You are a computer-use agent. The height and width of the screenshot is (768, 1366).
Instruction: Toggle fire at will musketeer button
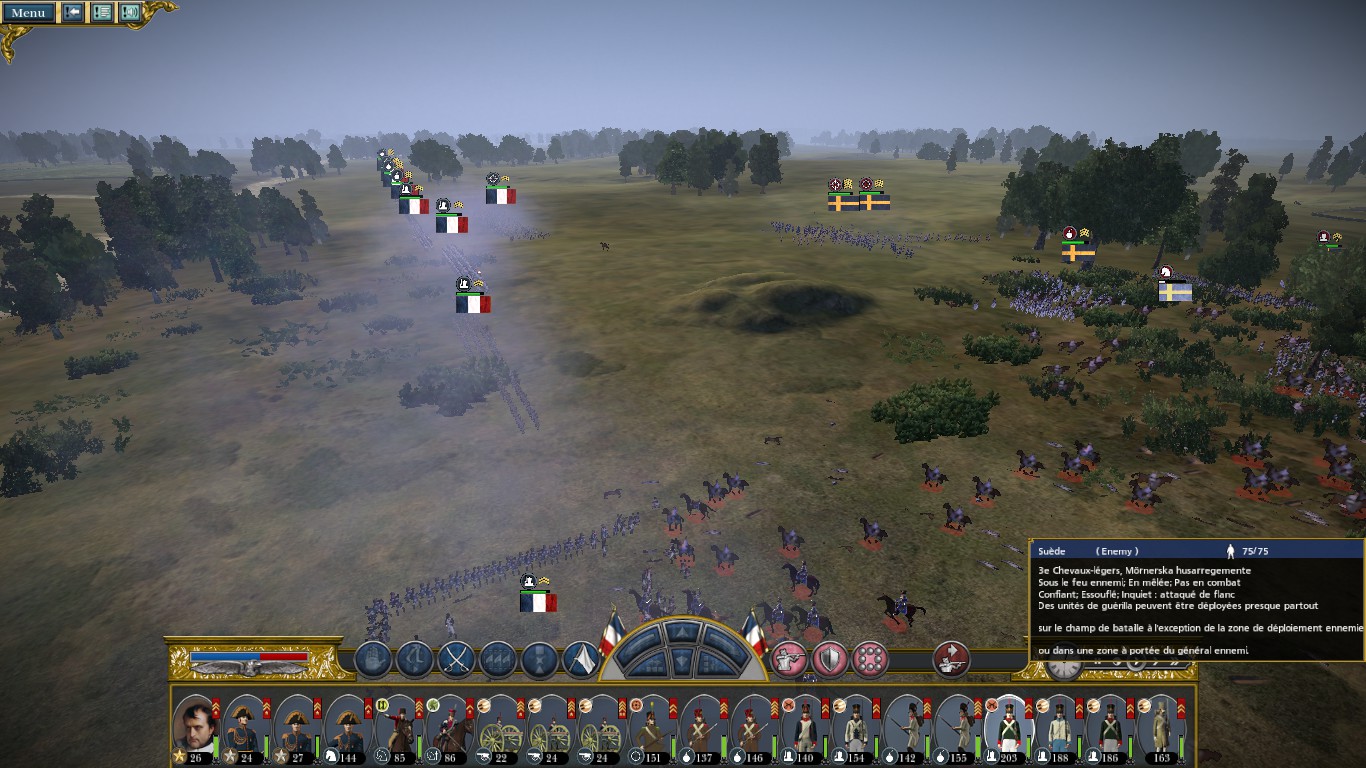pyautogui.click(x=789, y=659)
